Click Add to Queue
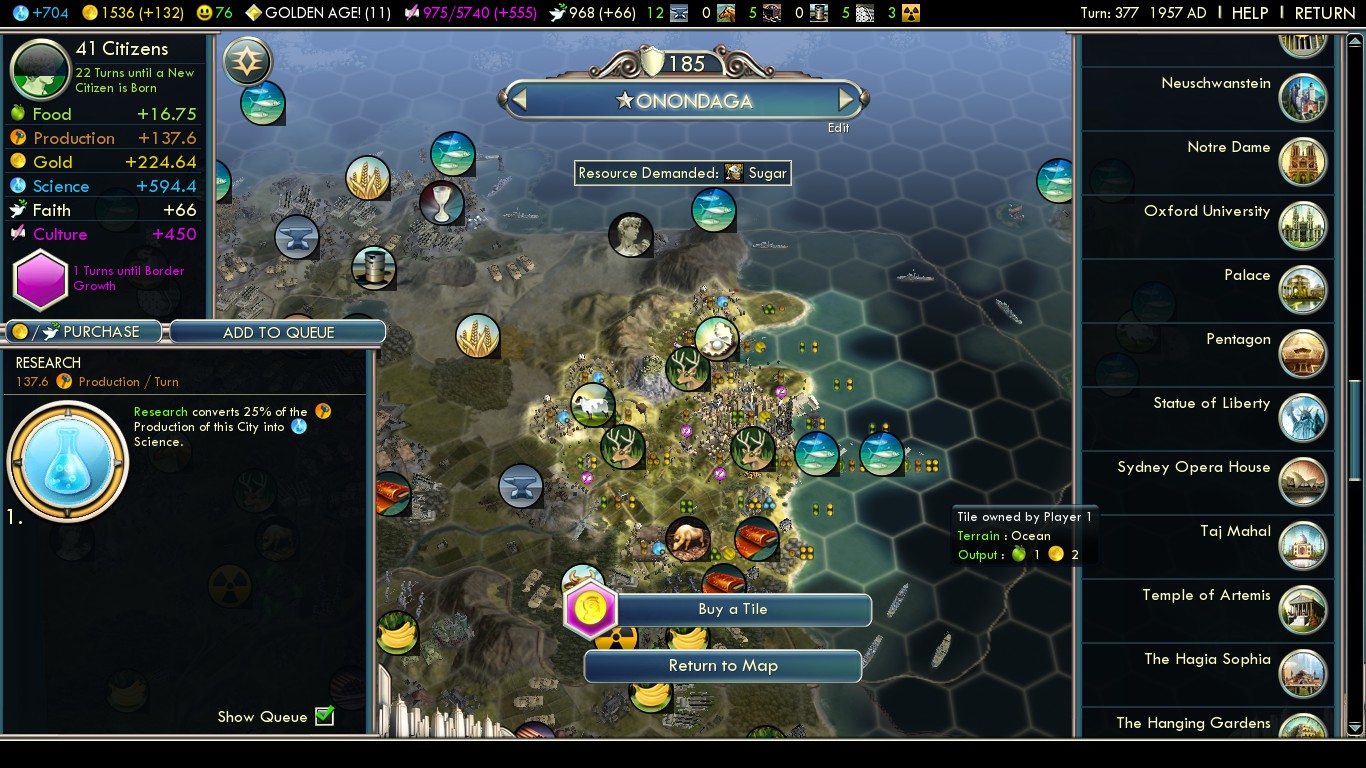This screenshot has height=768, width=1366. [x=278, y=332]
